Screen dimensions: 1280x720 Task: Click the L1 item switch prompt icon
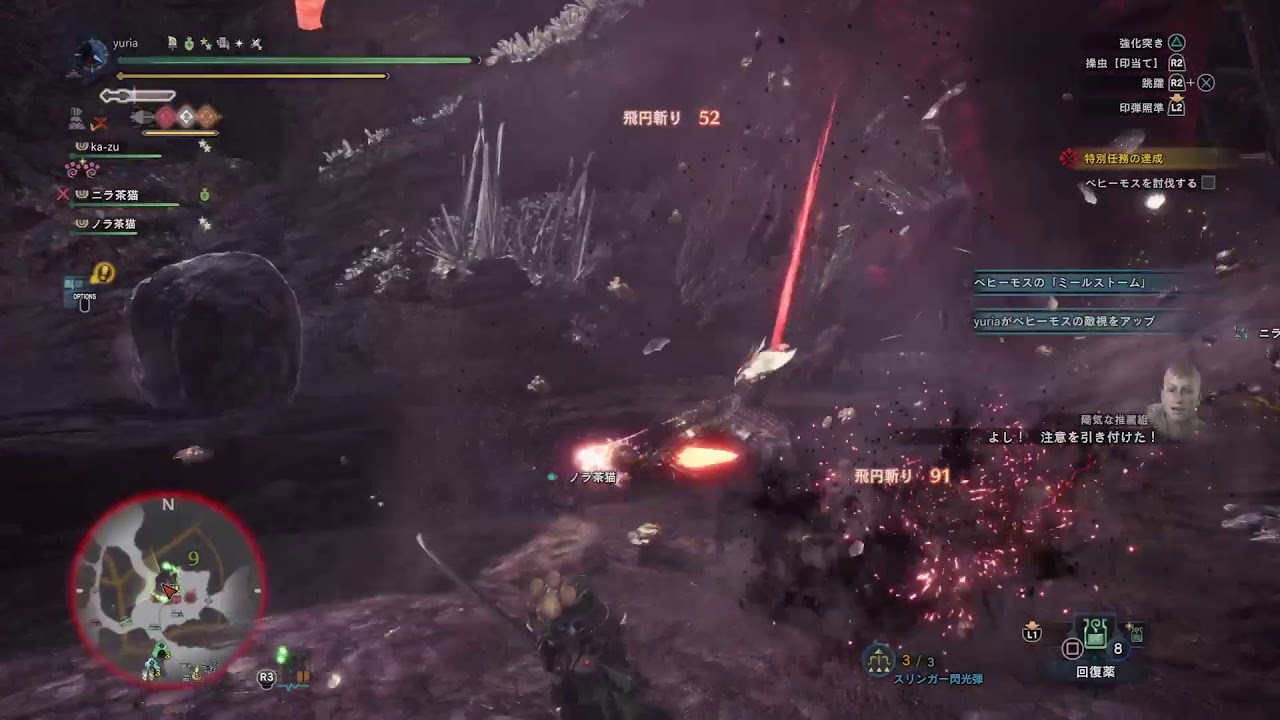point(1031,633)
